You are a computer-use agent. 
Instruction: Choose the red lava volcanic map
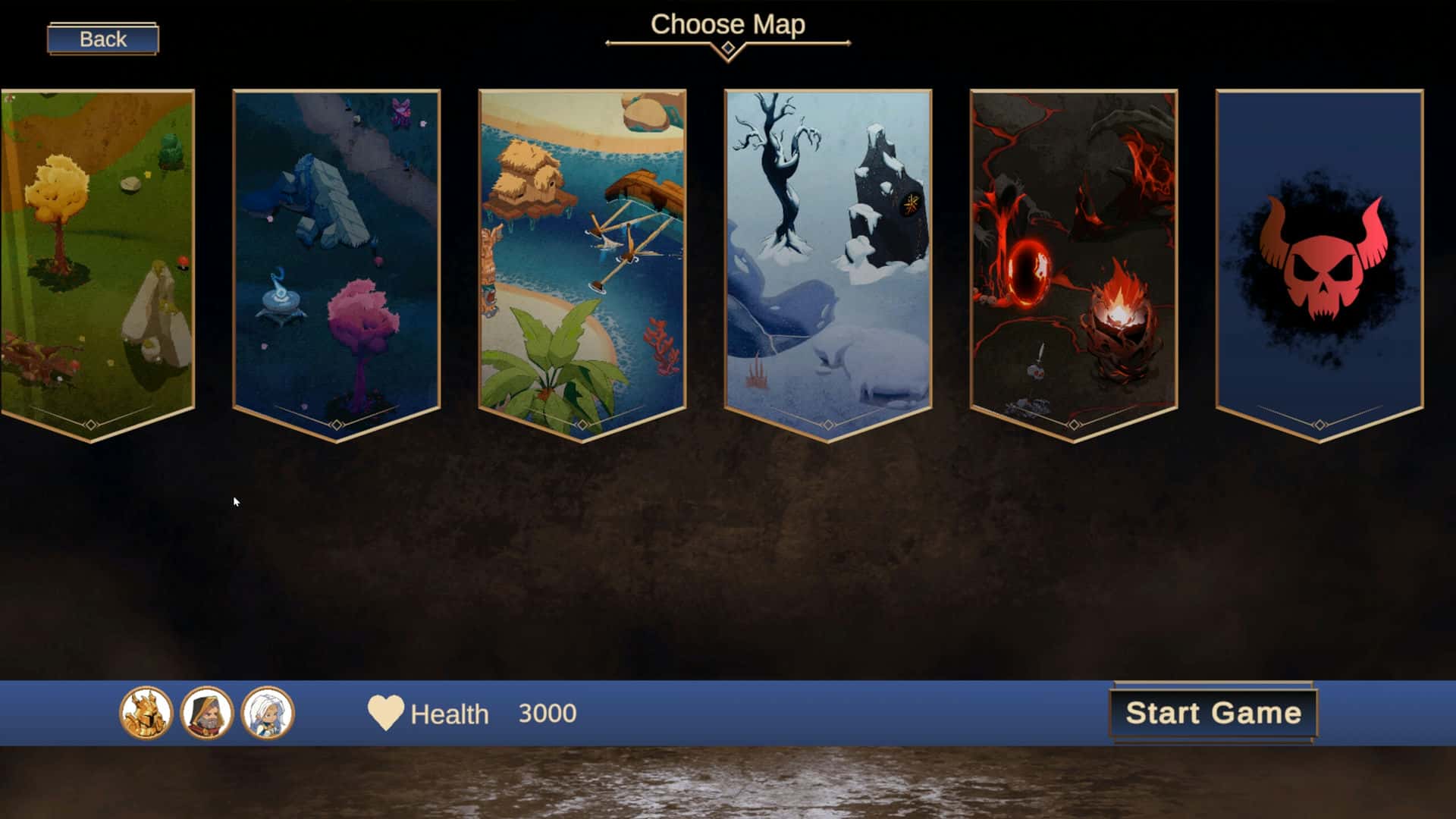pos(1073,258)
